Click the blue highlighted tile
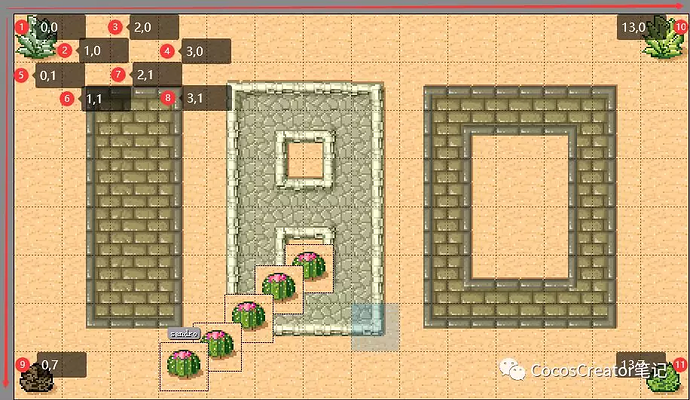Viewport: 690px width, 400px height. tap(375, 328)
